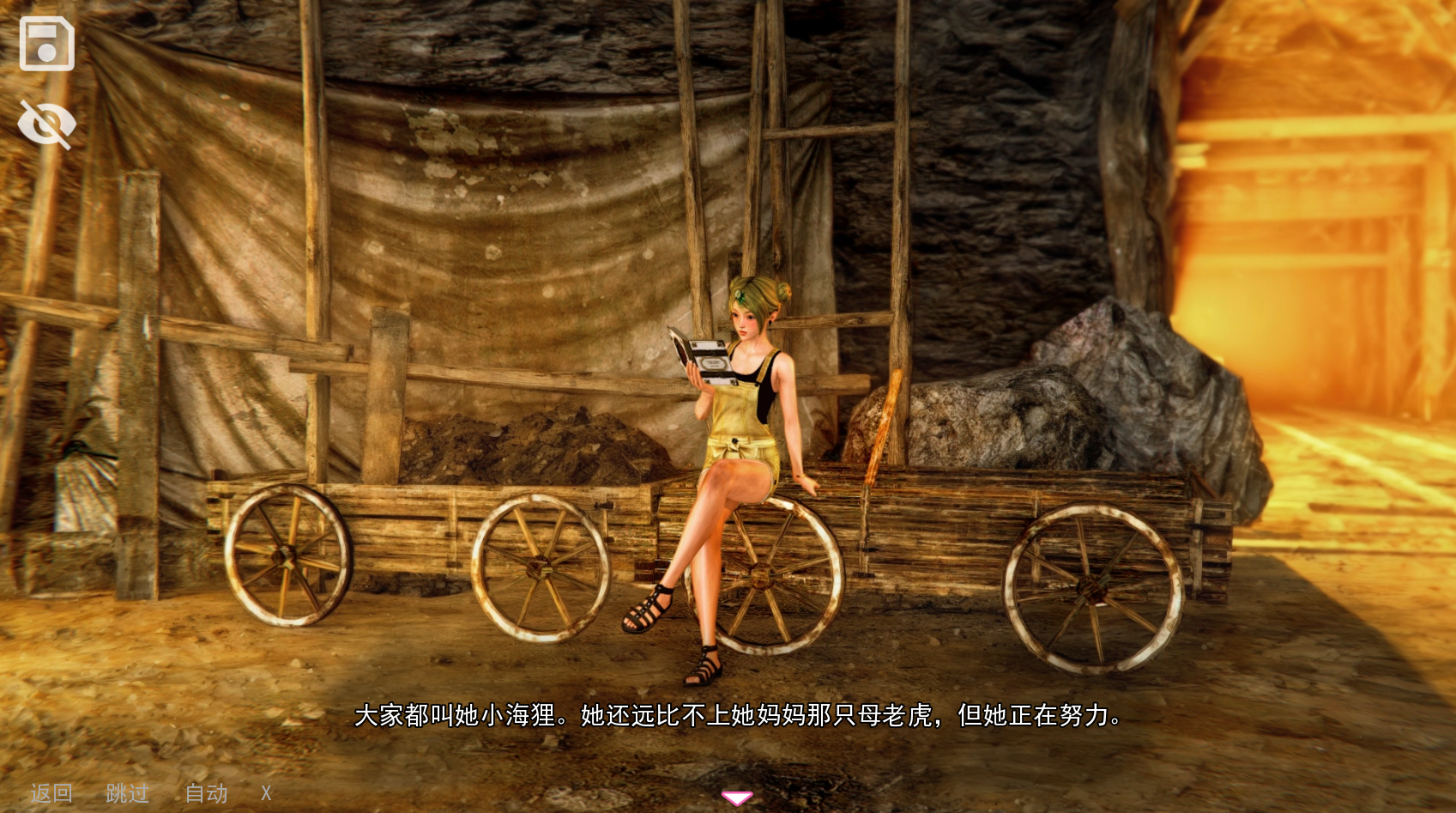1456x813 pixels.
Task: Advance dialogue with the pink arrow indicator
Action: coord(736,798)
